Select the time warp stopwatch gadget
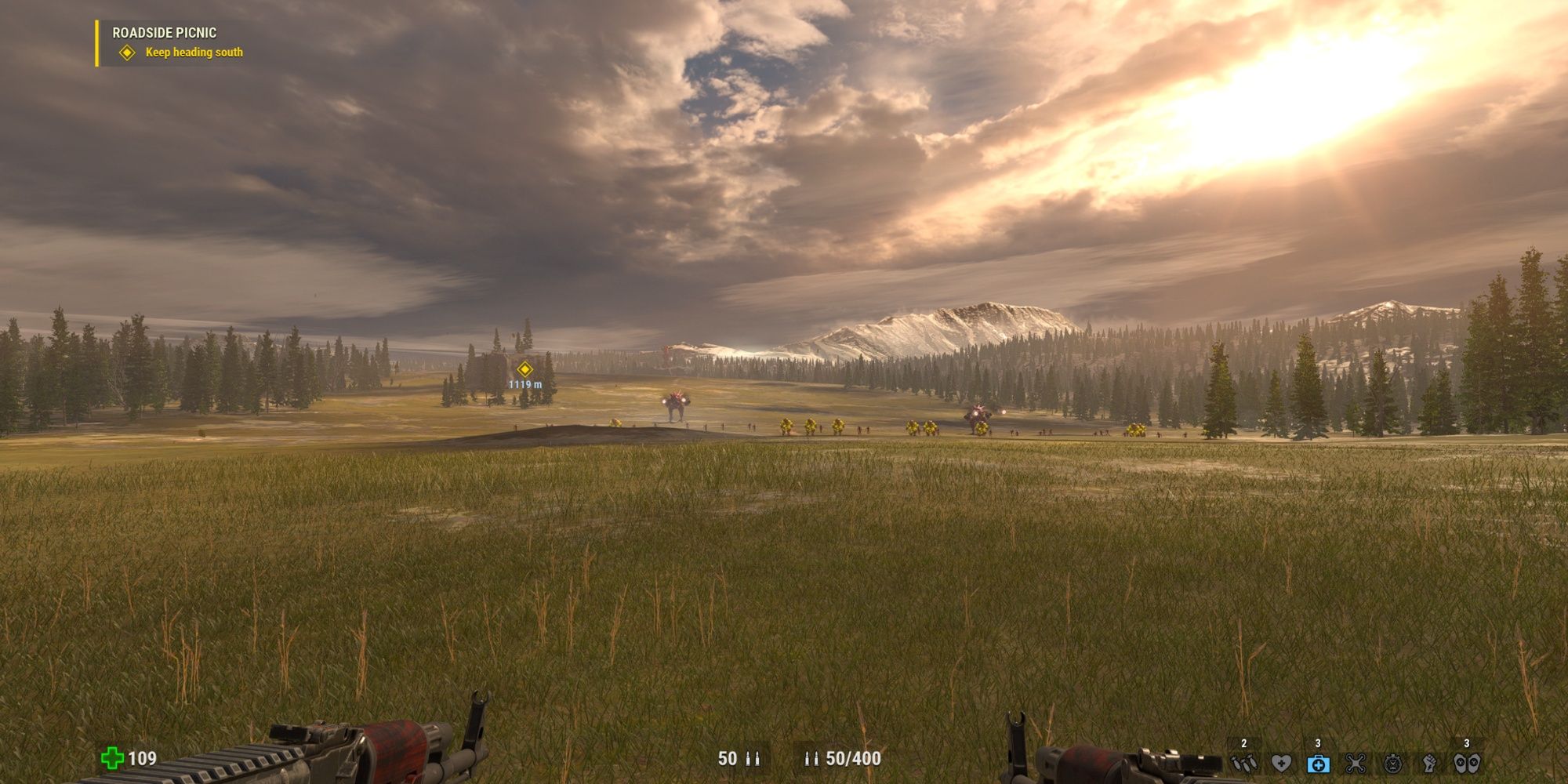The height and width of the screenshot is (784, 1568). [x=1393, y=764]
